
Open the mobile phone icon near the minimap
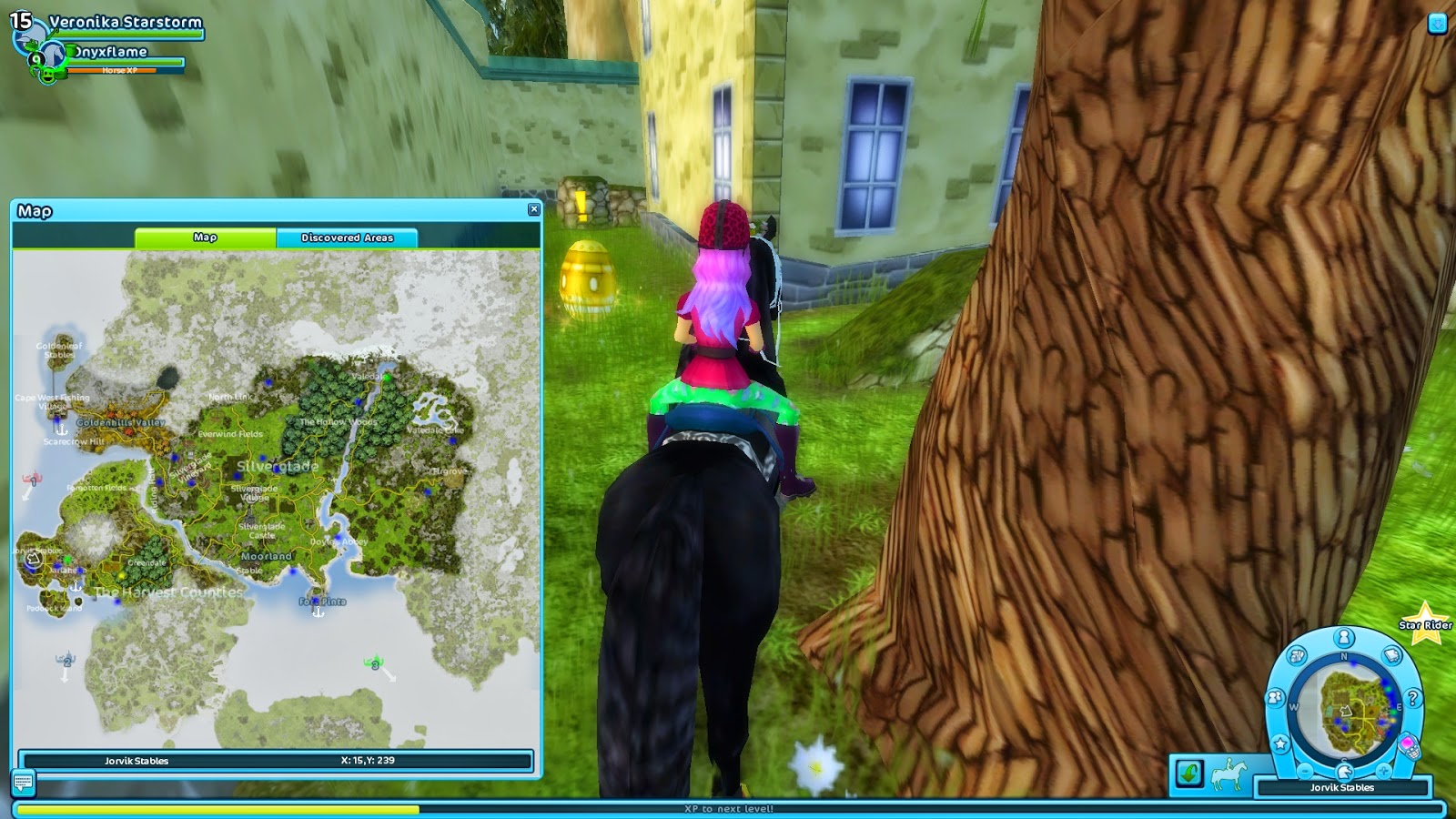[1410, 745]
